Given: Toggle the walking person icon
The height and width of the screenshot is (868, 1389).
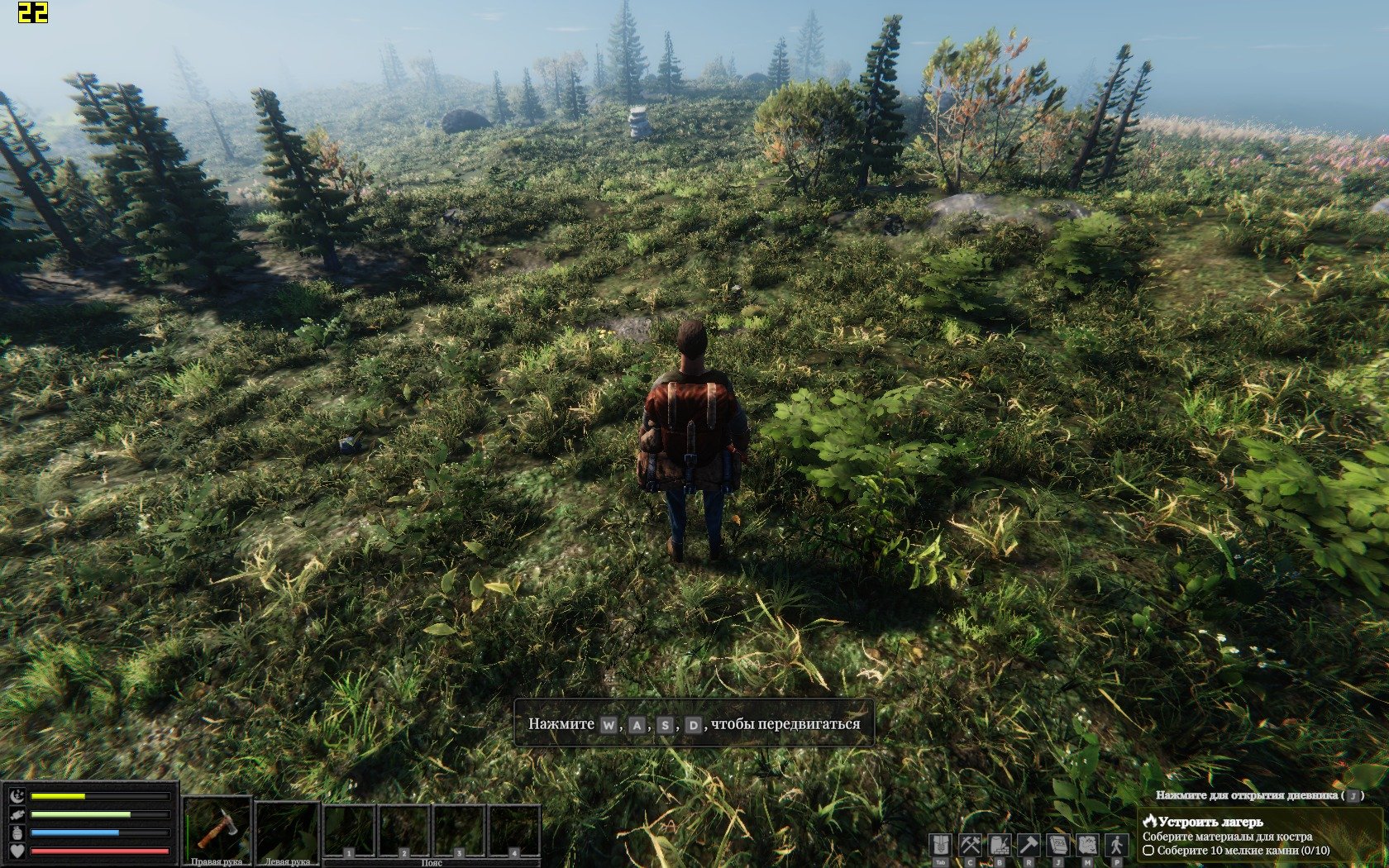Looking at the screenshot, I should coord(1117,846).
